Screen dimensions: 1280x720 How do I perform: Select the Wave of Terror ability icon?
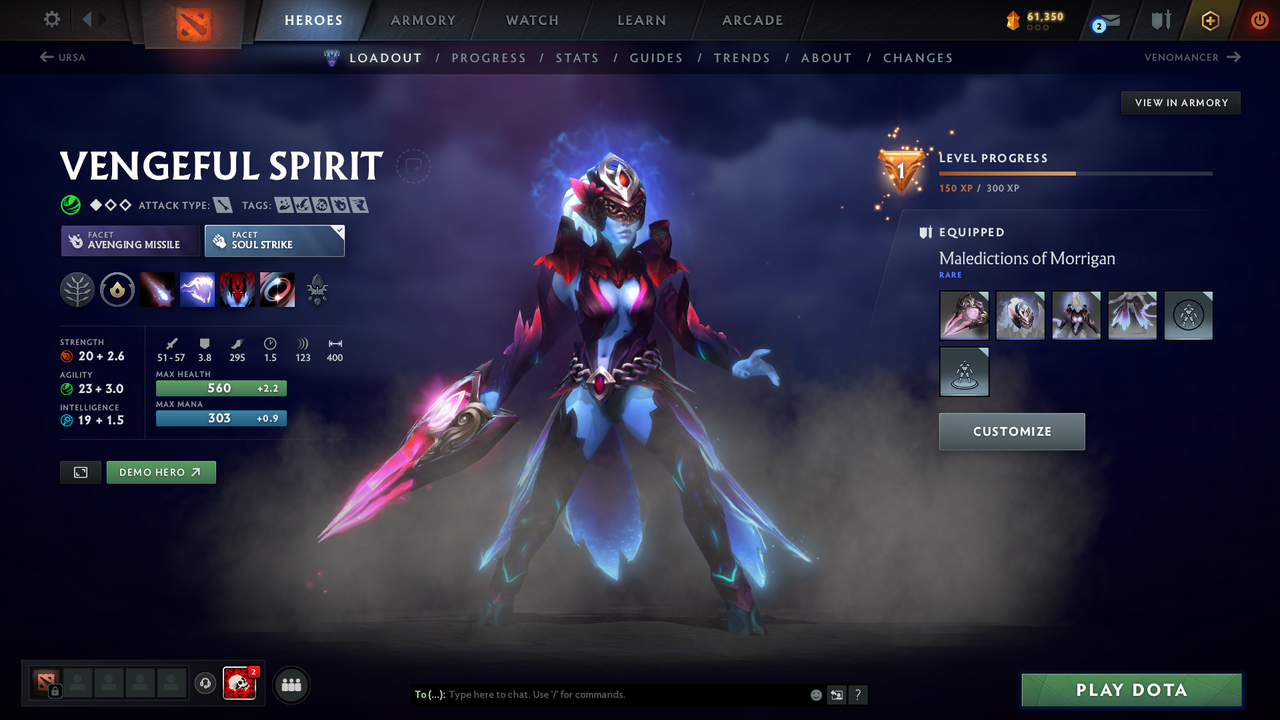(x=197, y=290)
